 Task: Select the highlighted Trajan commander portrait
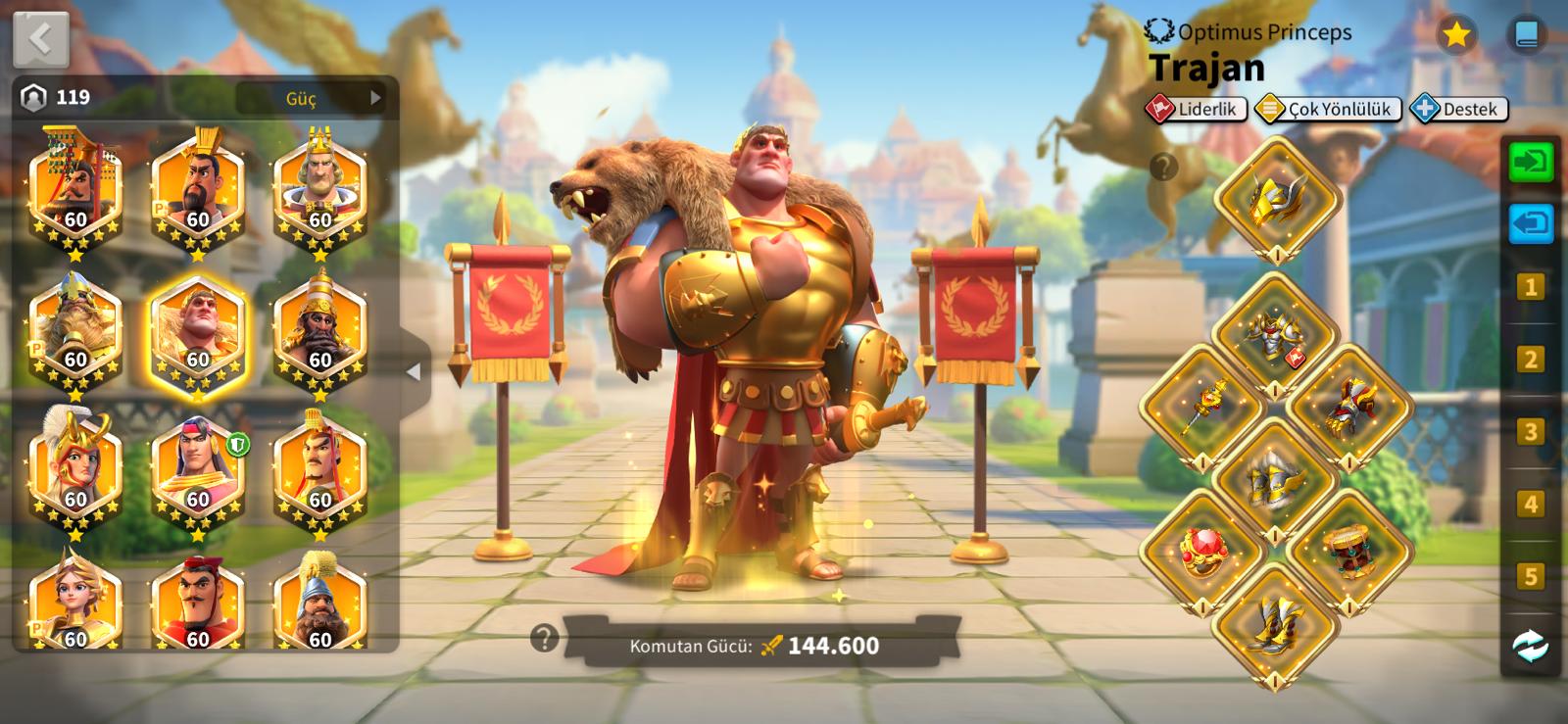click(x=197, y=334)
